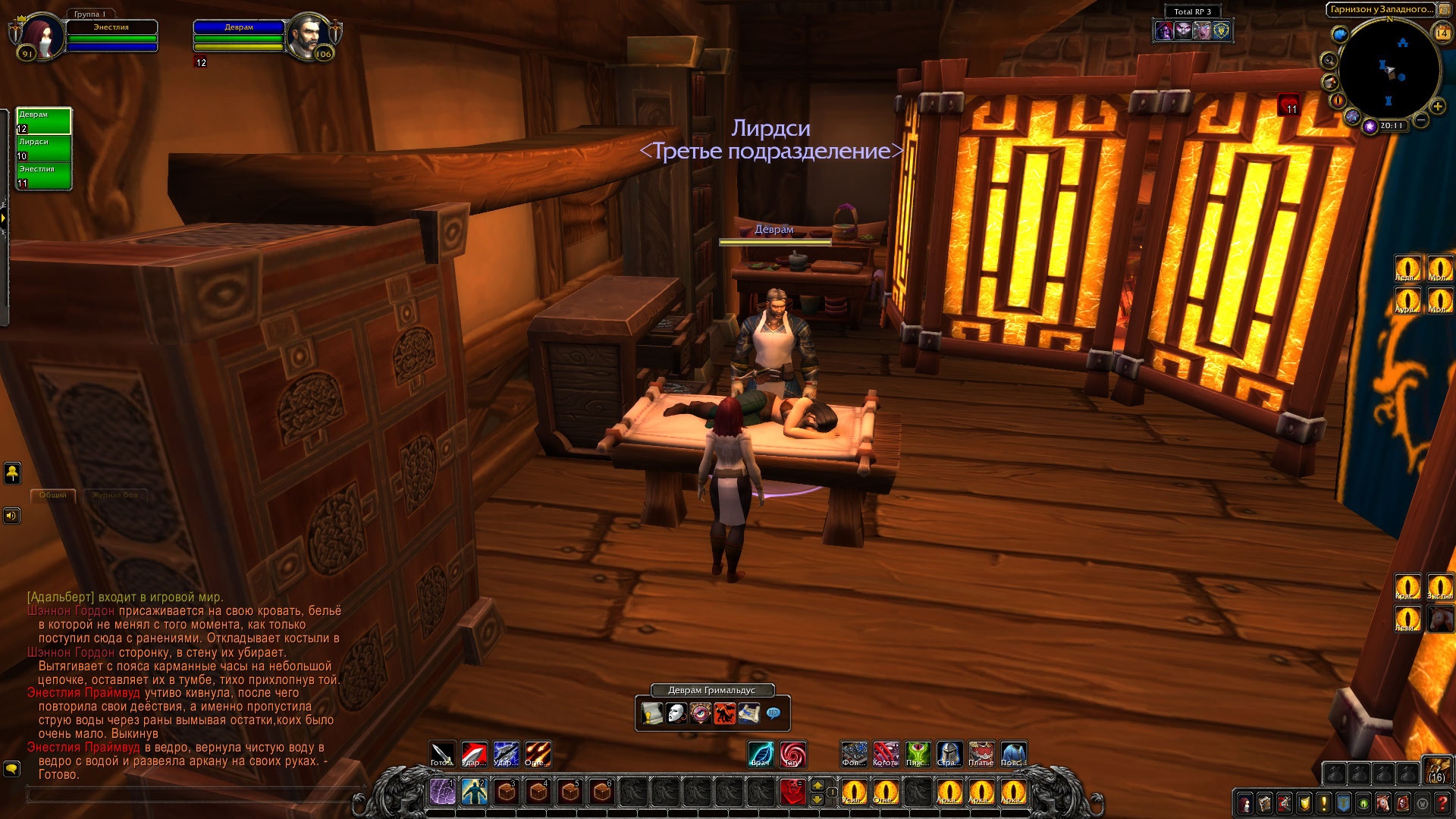
Task: Open the chat speech bubble menu button
Action: click(x=11, y=769)
